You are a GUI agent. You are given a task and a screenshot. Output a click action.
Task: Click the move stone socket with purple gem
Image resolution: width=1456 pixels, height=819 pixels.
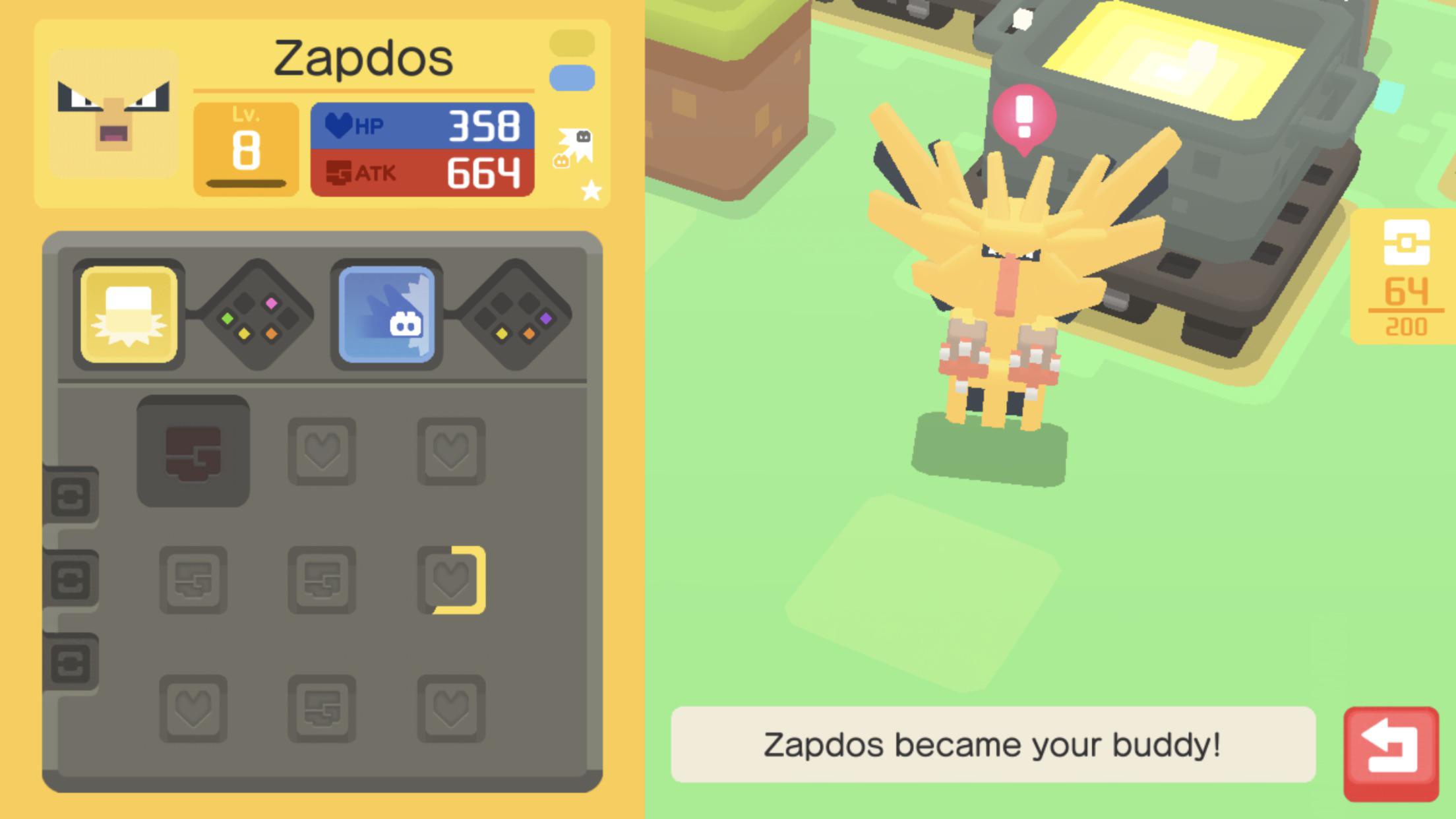point(516,315)
